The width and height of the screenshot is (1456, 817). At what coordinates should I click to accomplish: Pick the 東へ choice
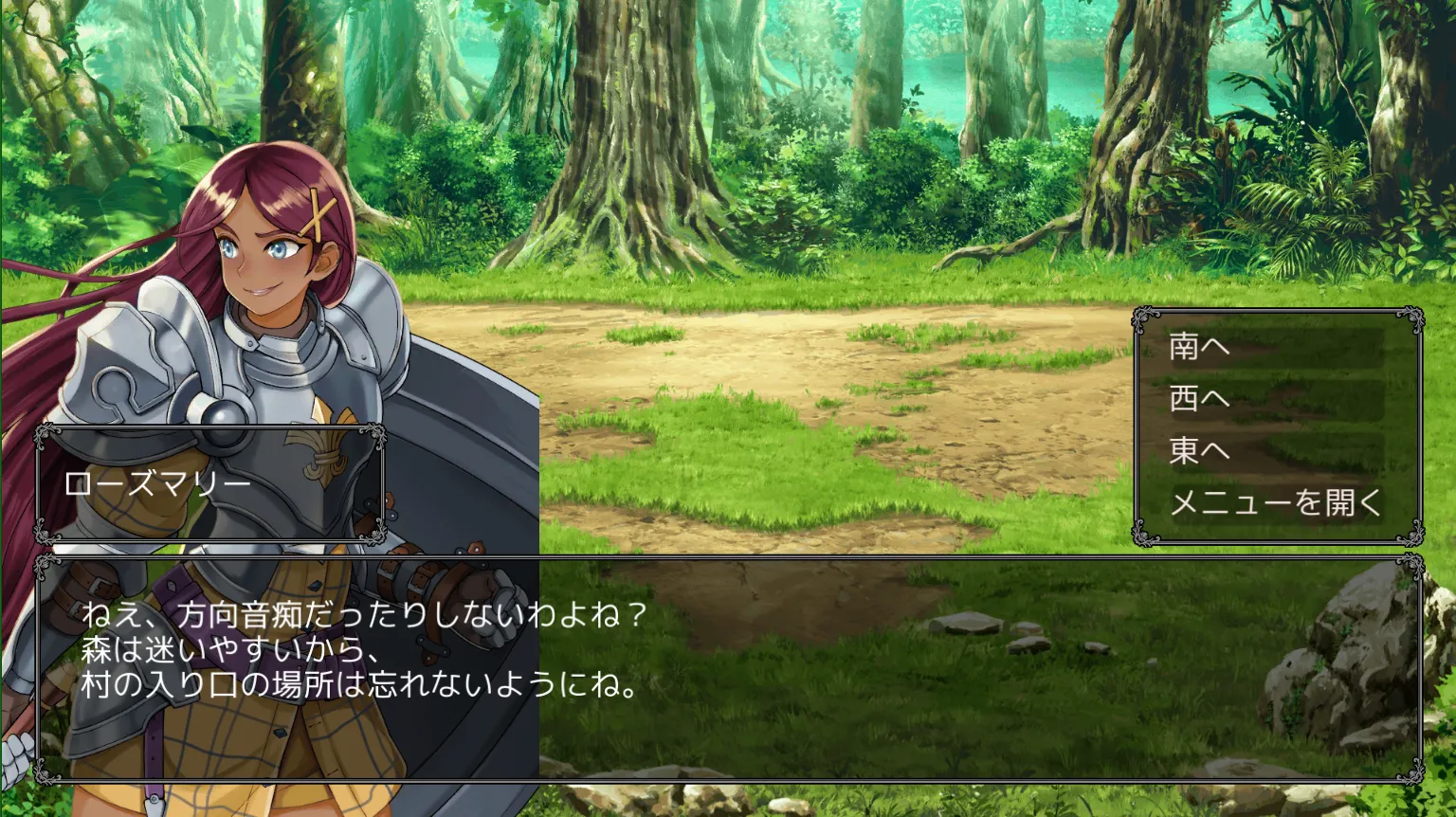coord(1200,451)
